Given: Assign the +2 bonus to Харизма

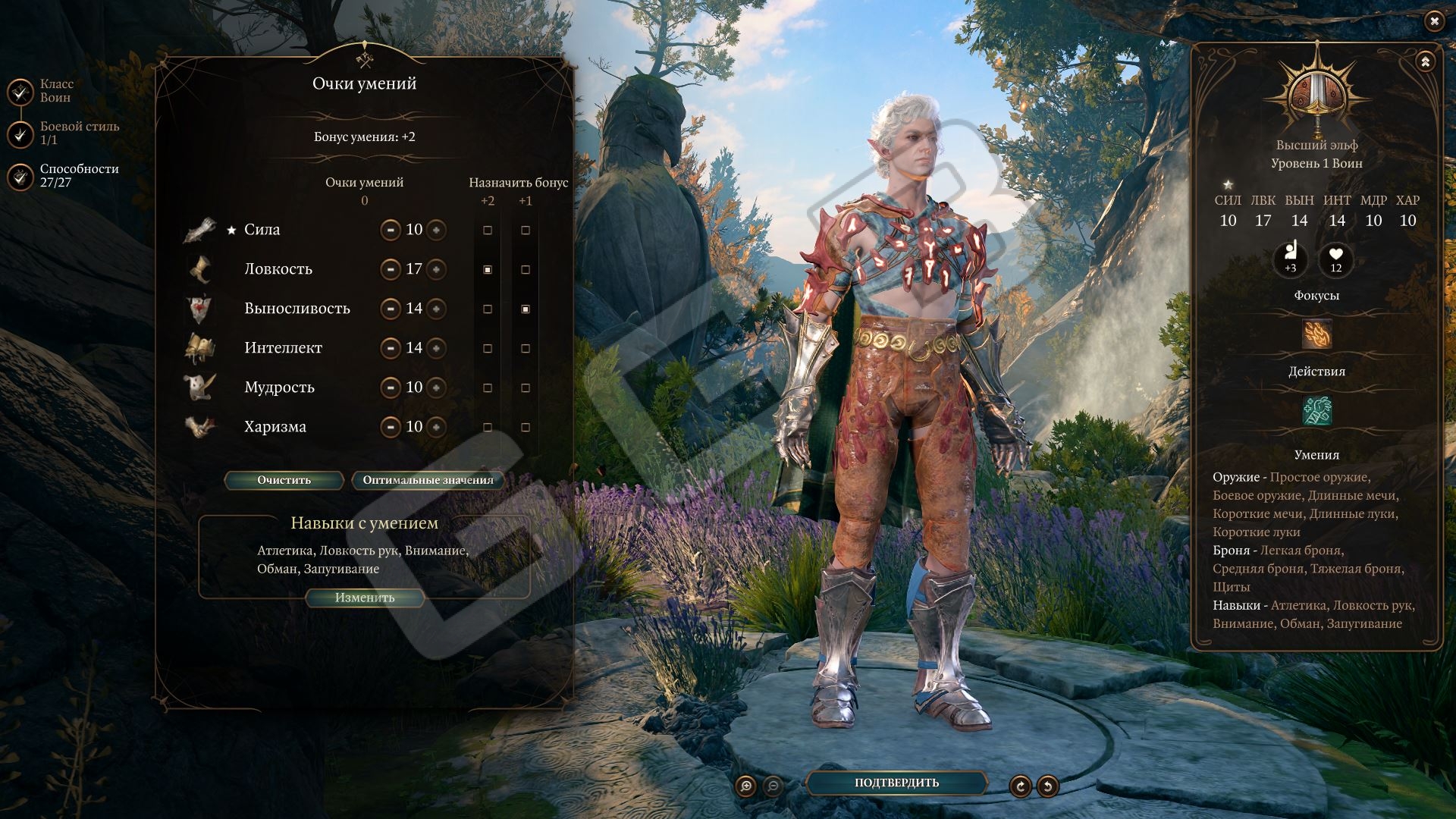Looking at the screenshot, I should 488,427.
